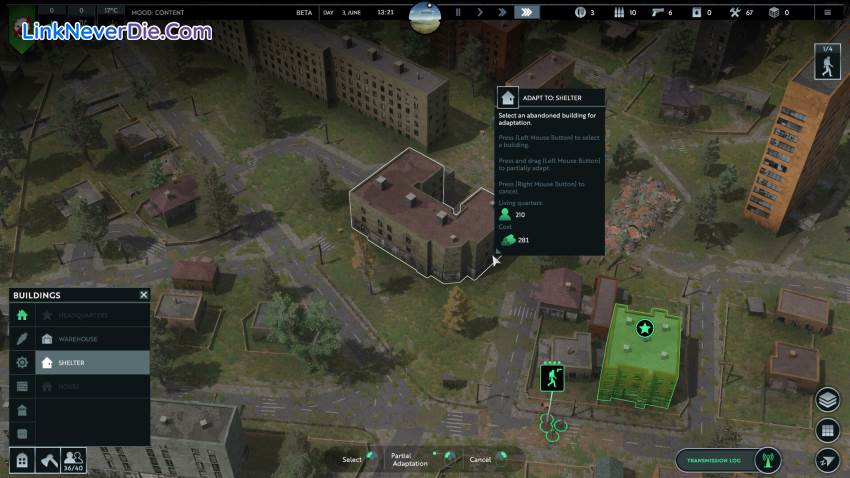Close the Buildings panel
The height and width of the screenshot is (478, 850).
click(x=144, y=295)
